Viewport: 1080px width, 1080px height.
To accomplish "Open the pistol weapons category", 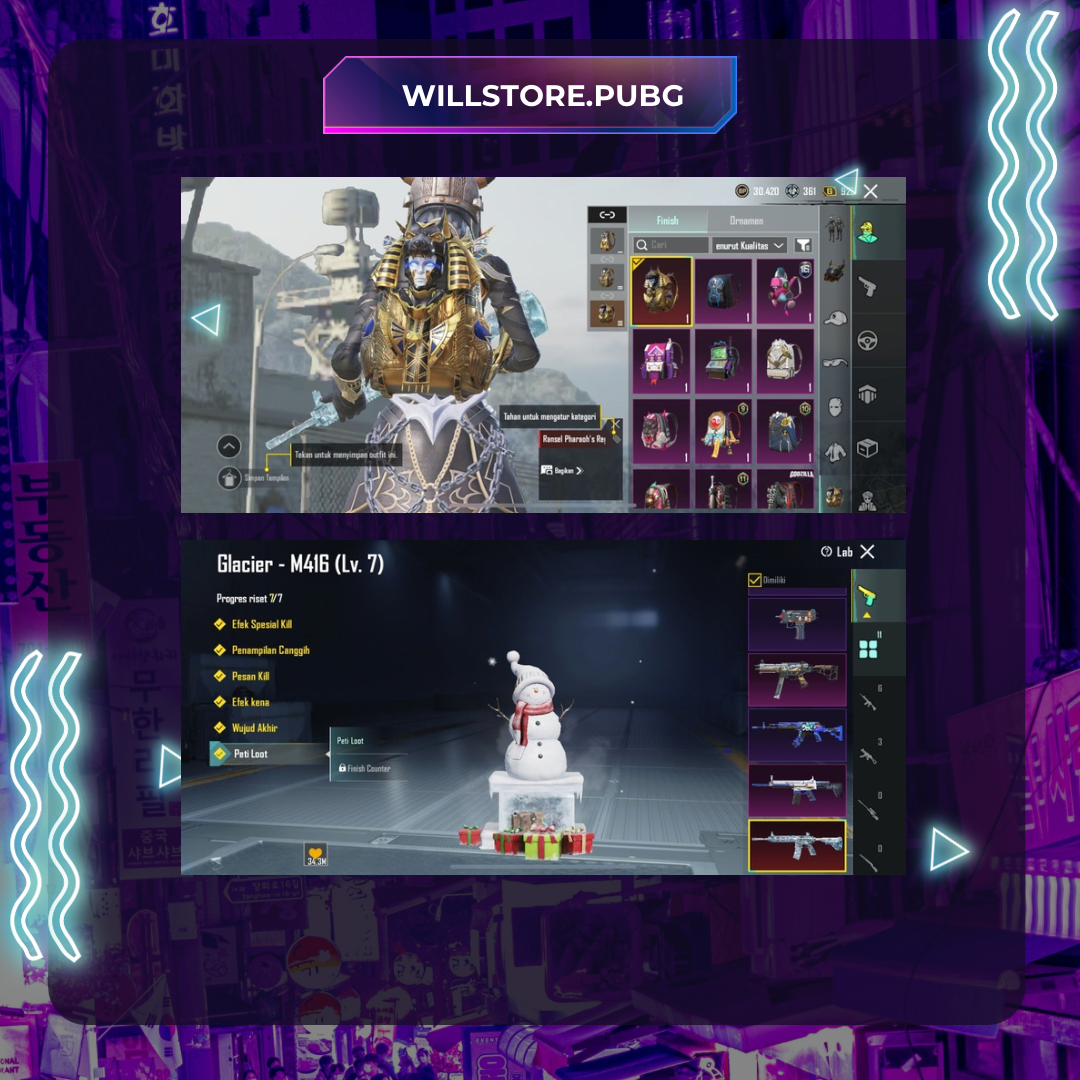I will (x=867, y=287).
